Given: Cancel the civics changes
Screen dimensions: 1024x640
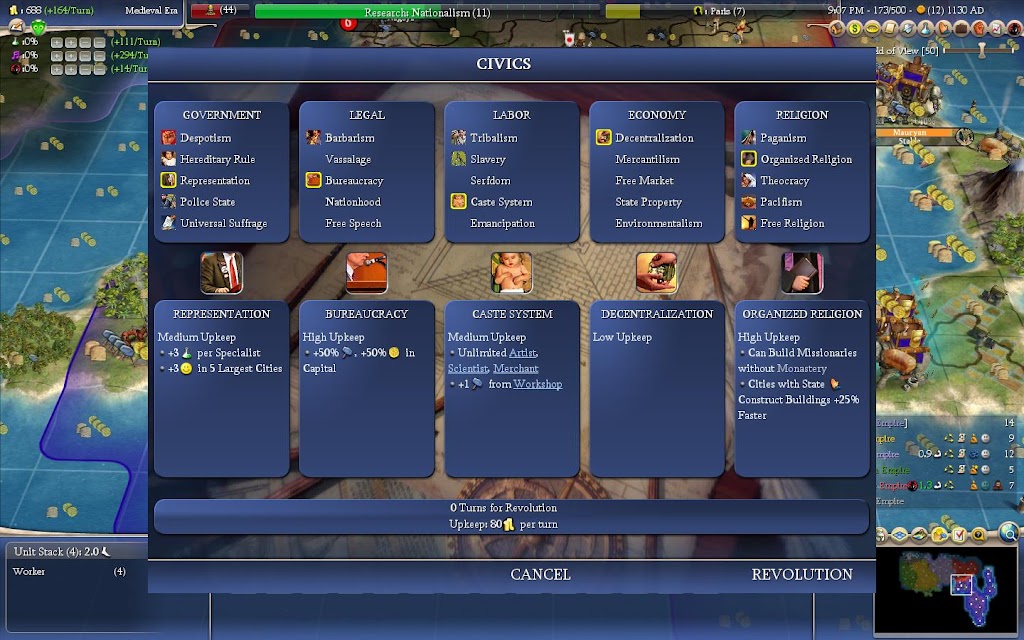Looking at the screenshot, I should pos(540,574).
